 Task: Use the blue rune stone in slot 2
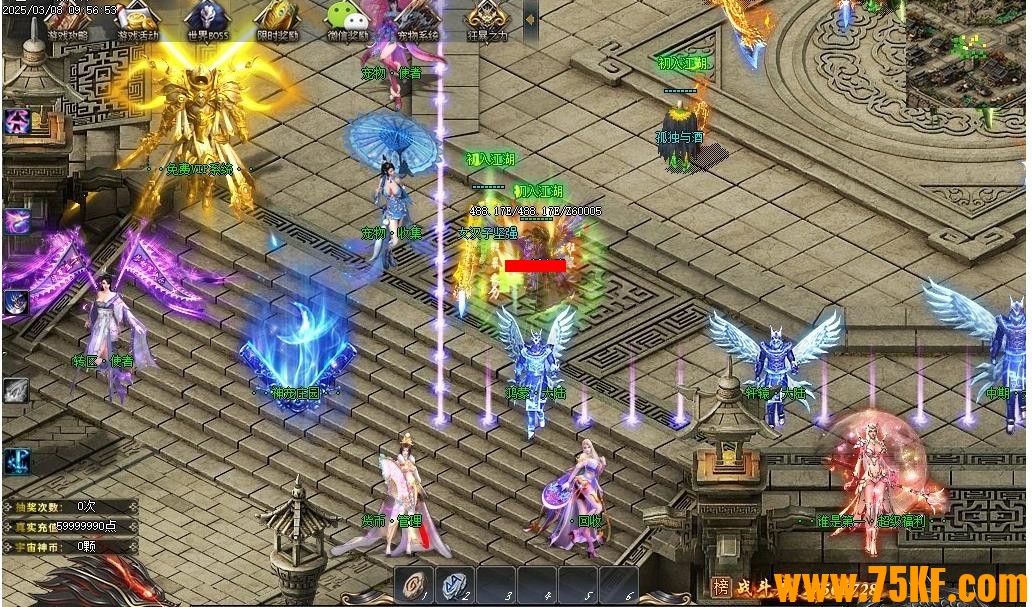[456, 584]
